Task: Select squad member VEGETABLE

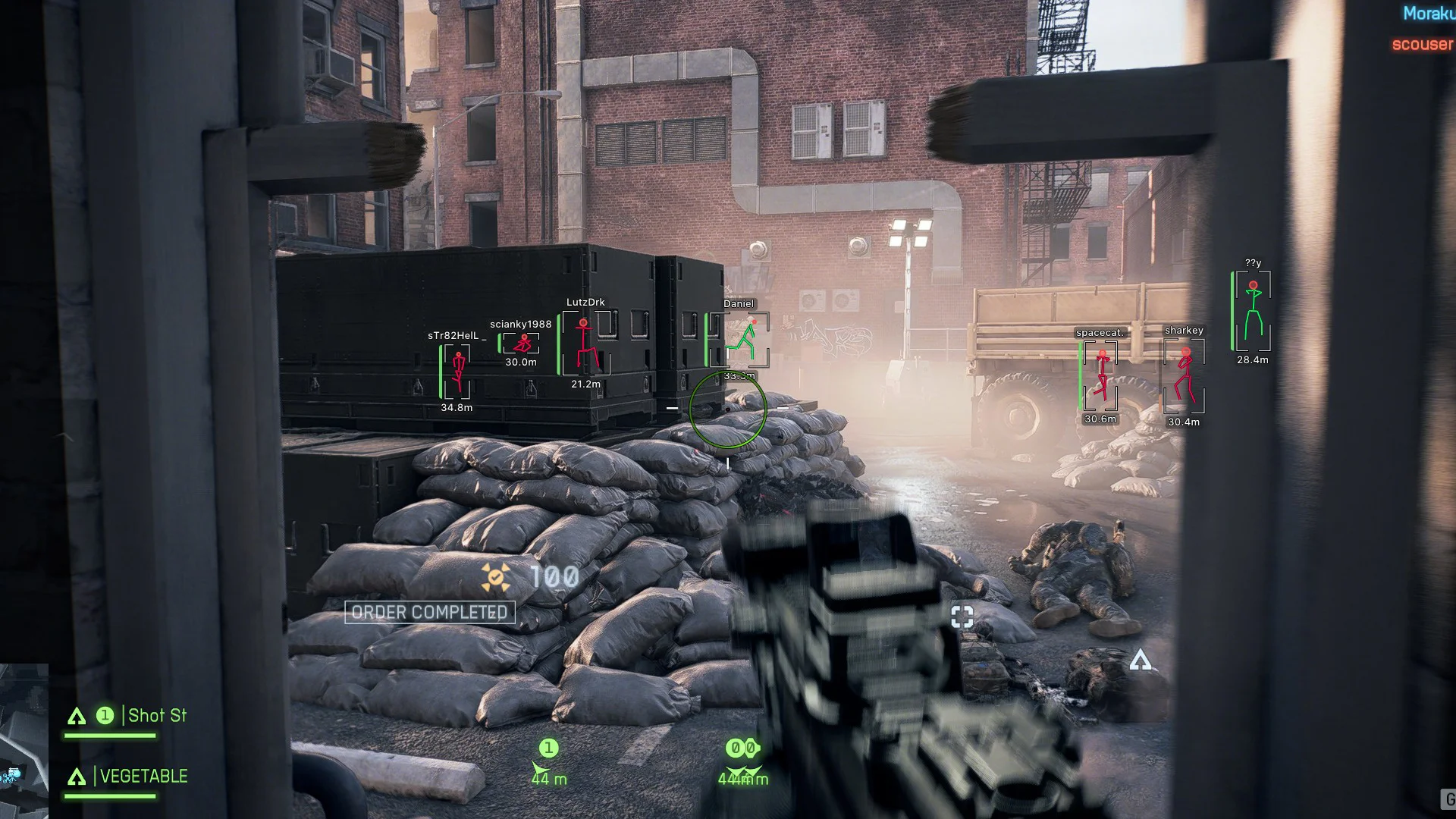Action: (143, 777)
